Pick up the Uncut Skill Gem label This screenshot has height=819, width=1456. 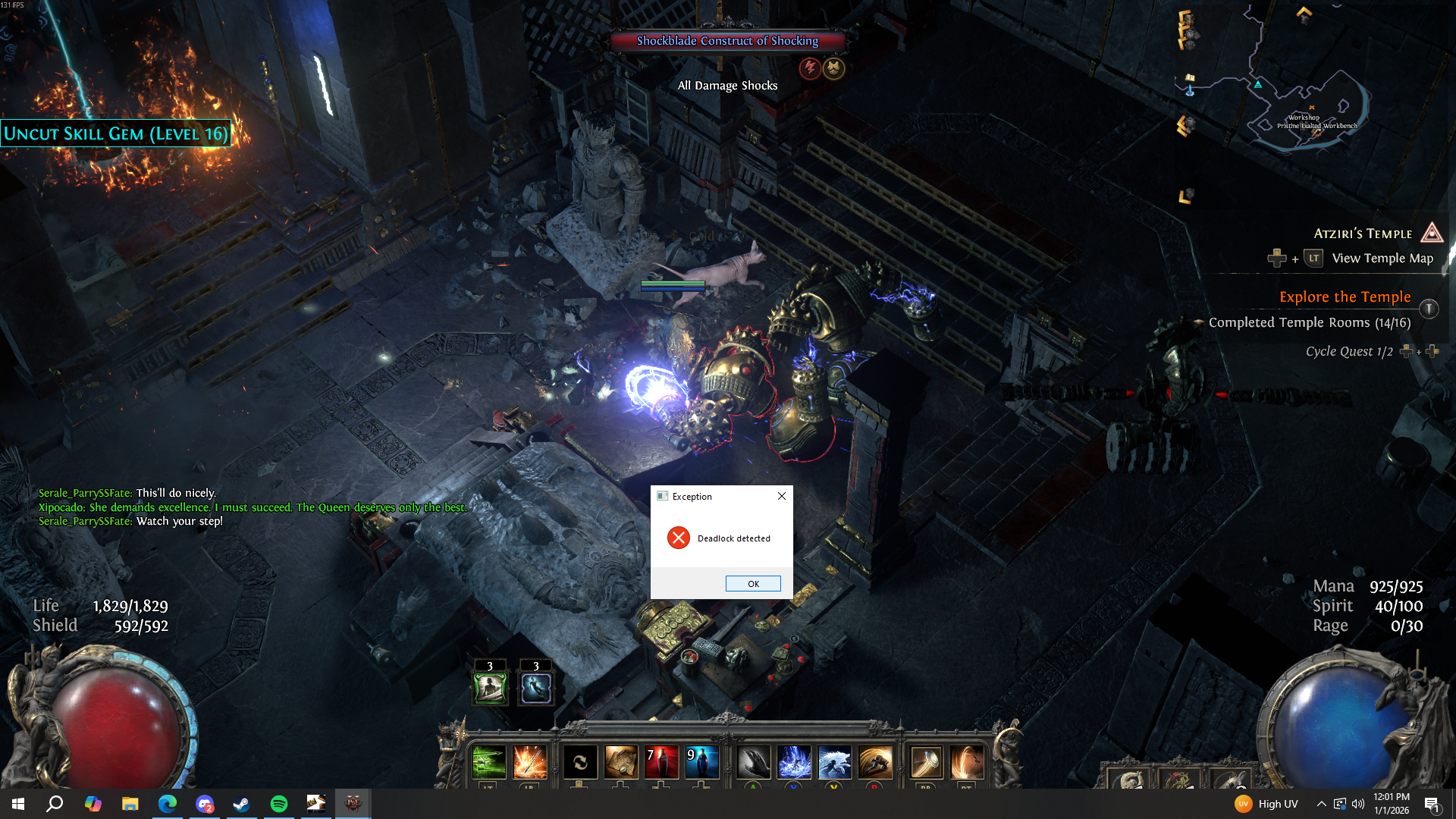pos(116,134)
